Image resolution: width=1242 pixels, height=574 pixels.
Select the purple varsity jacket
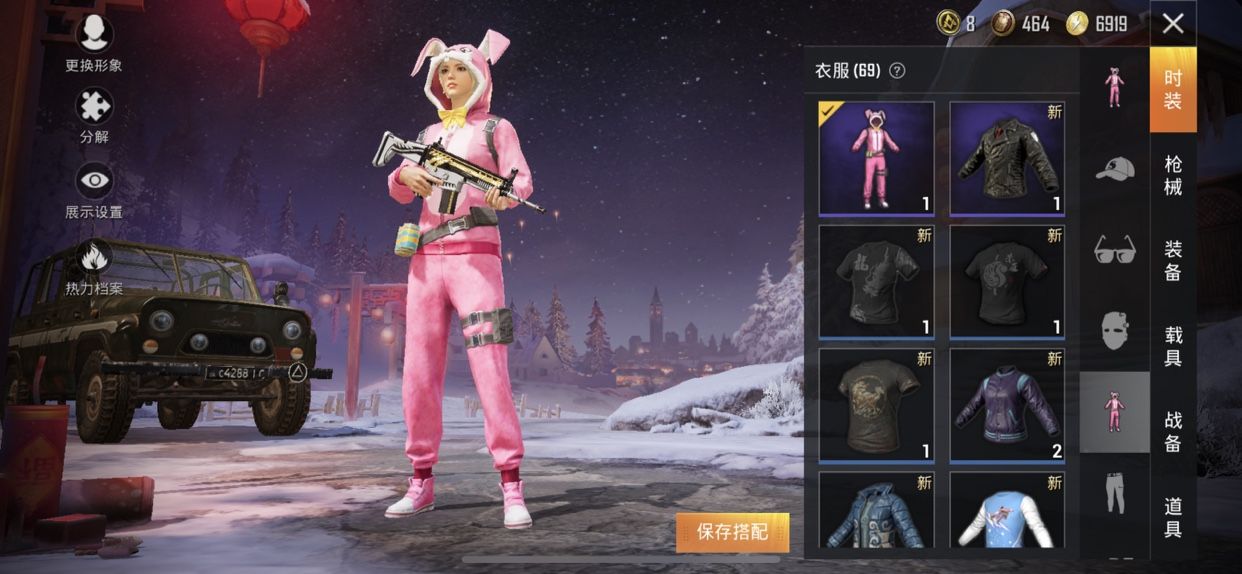pyautogui.click(x=1007, y=405)
